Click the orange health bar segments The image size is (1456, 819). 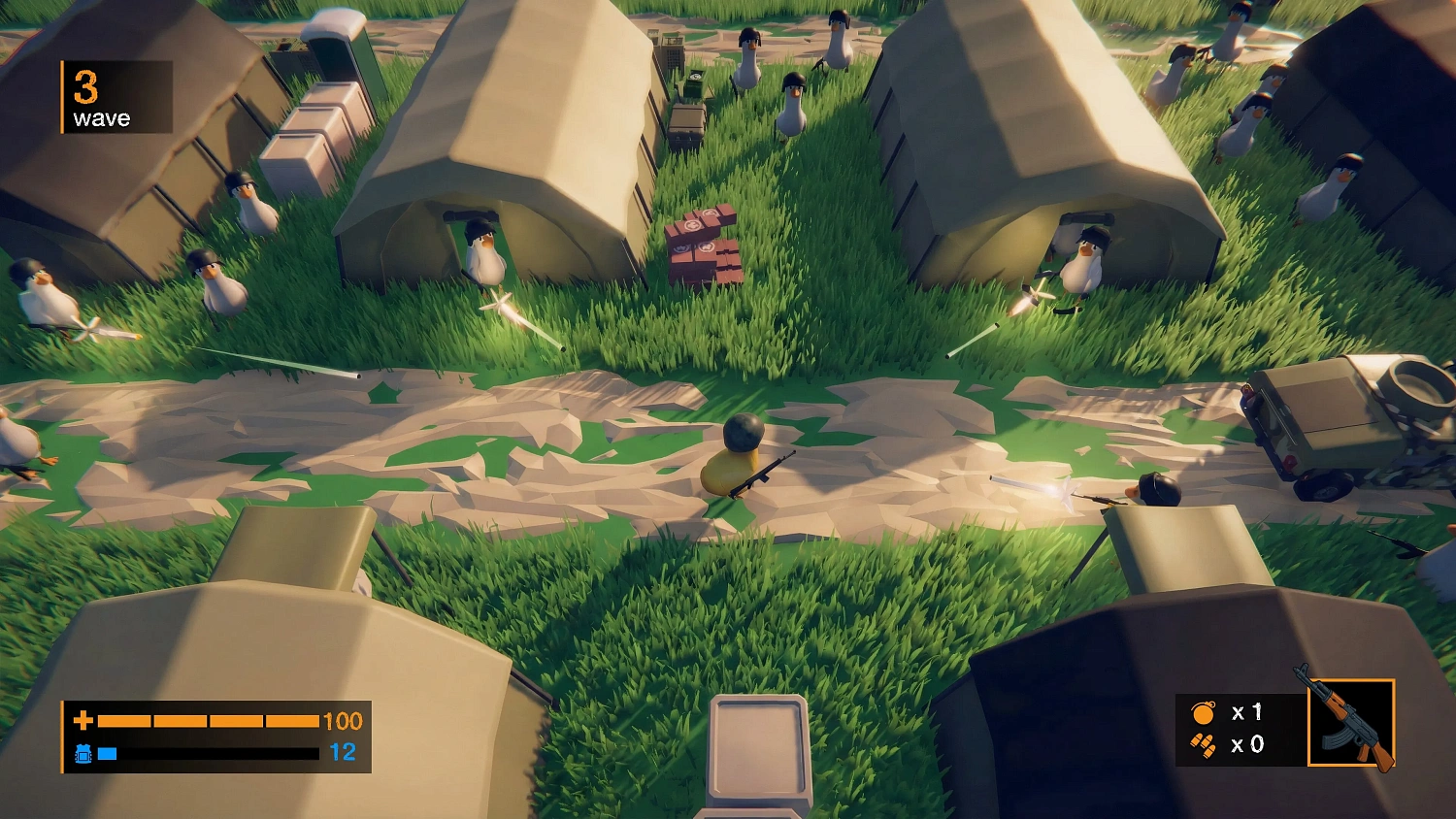coord(209,722)
